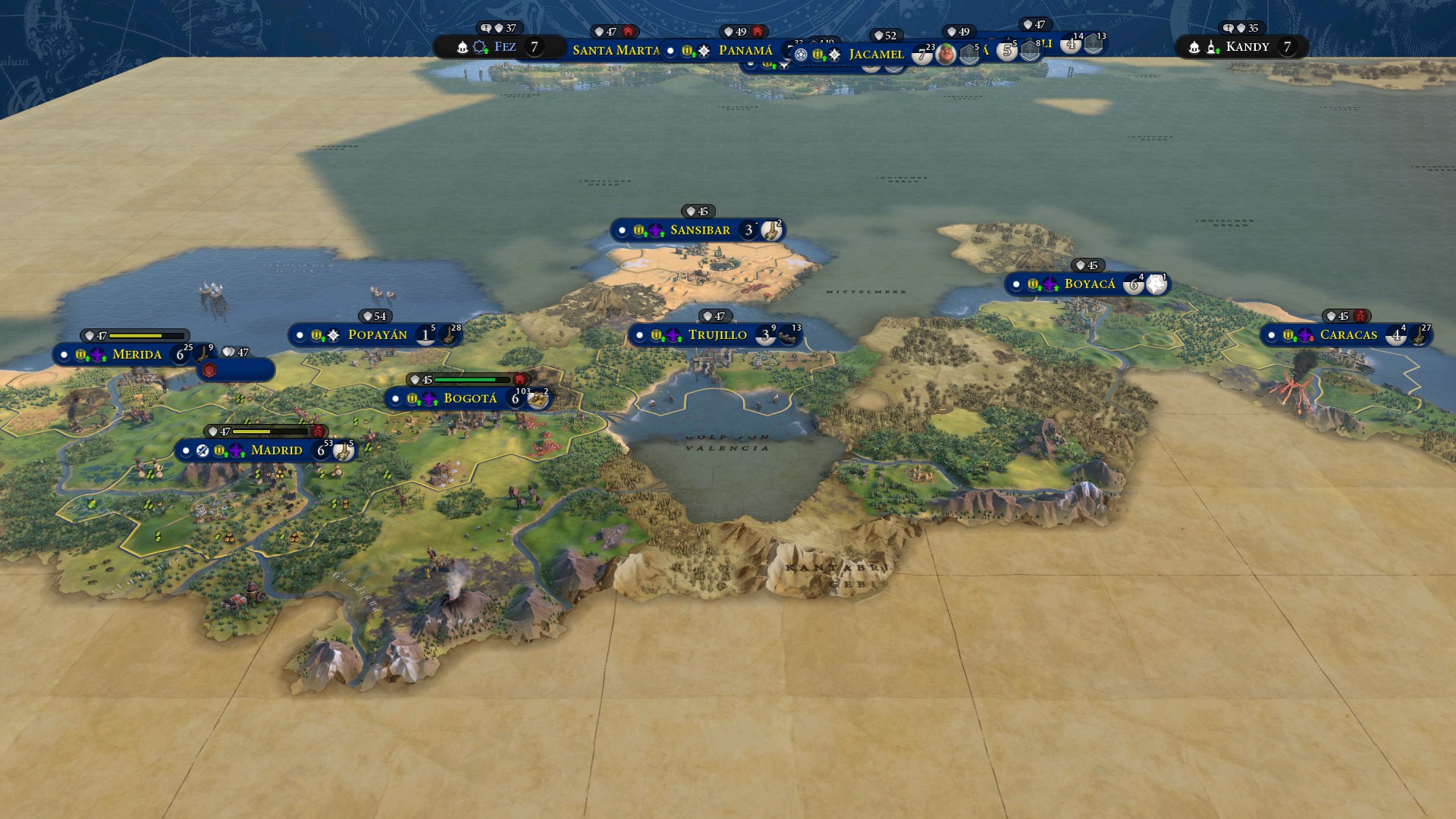
Task: Select the Panamá city banner
Action: point(745,51)
